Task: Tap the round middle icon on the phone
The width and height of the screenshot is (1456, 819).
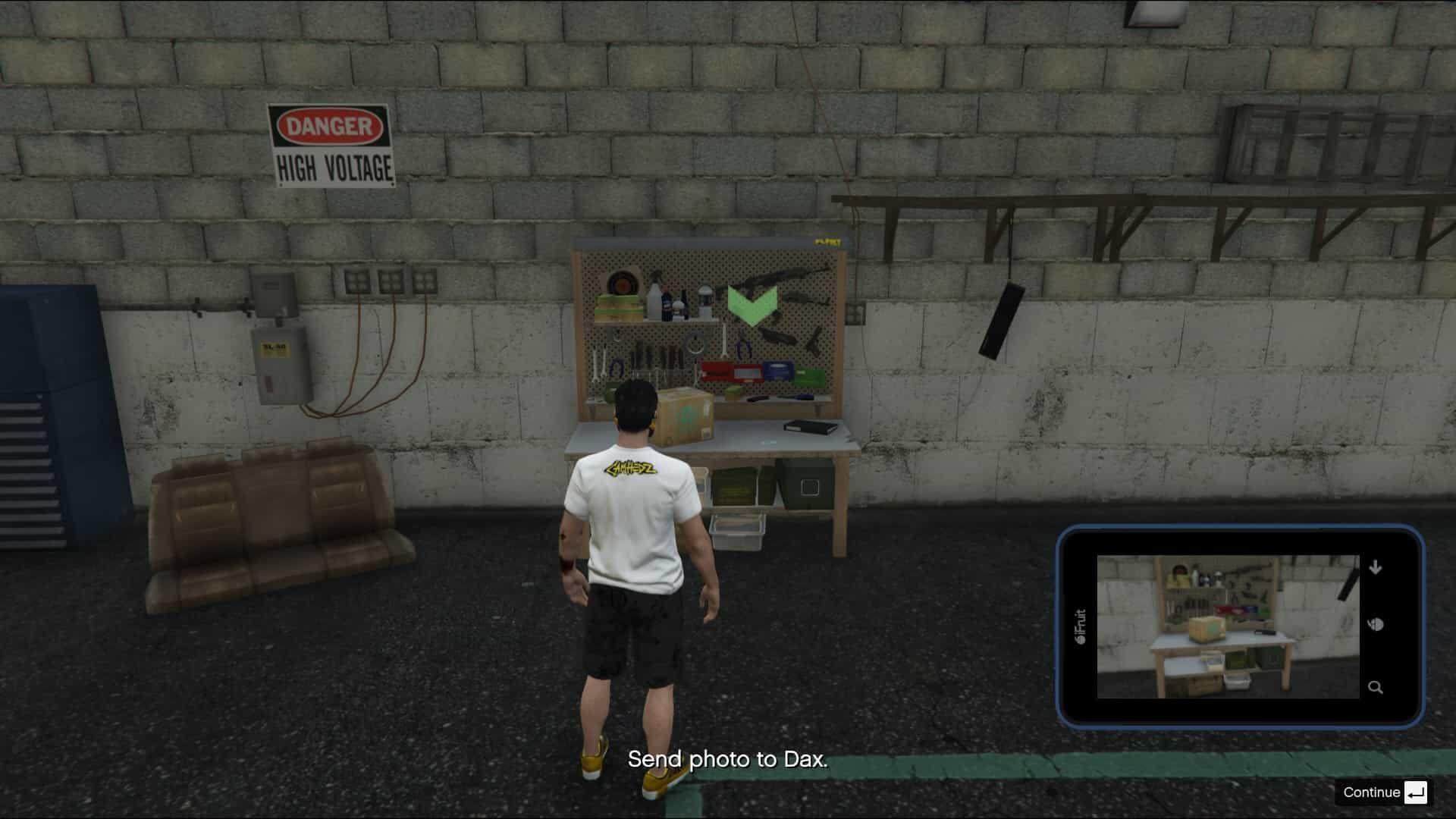Action: pyautogui.click(x=1376, y=625)
